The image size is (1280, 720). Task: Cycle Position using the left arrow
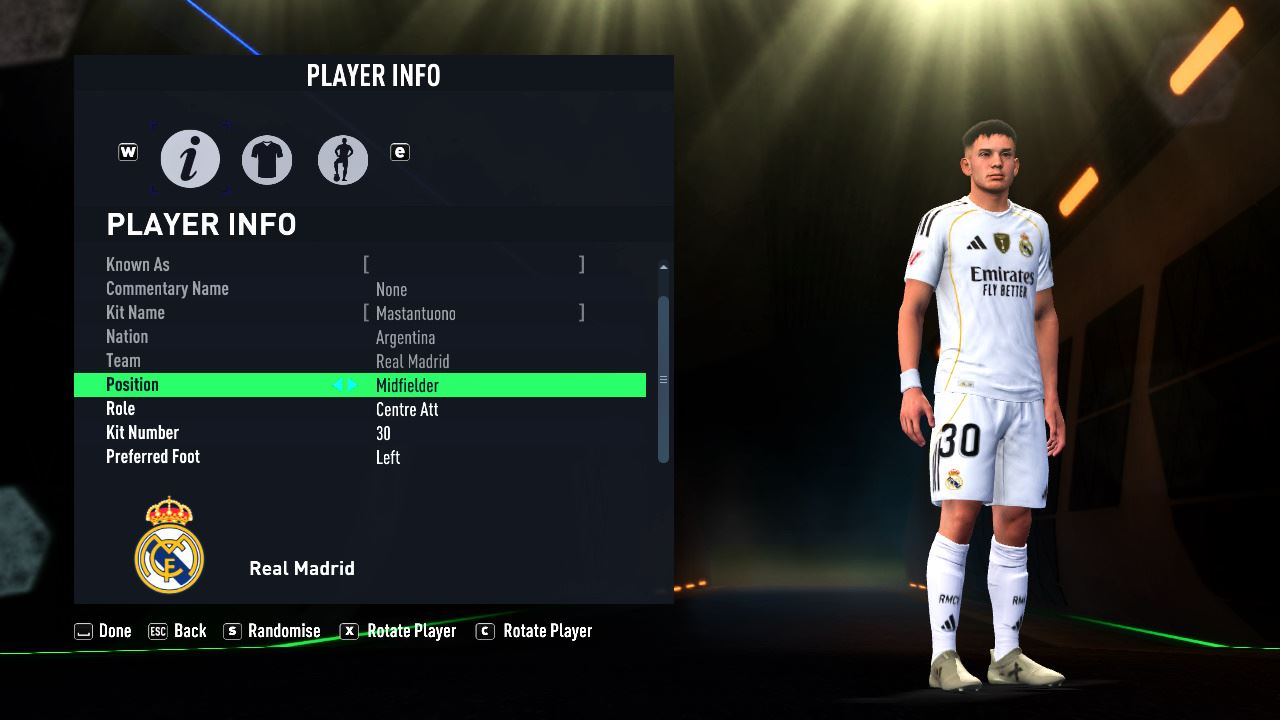[338, 385]
